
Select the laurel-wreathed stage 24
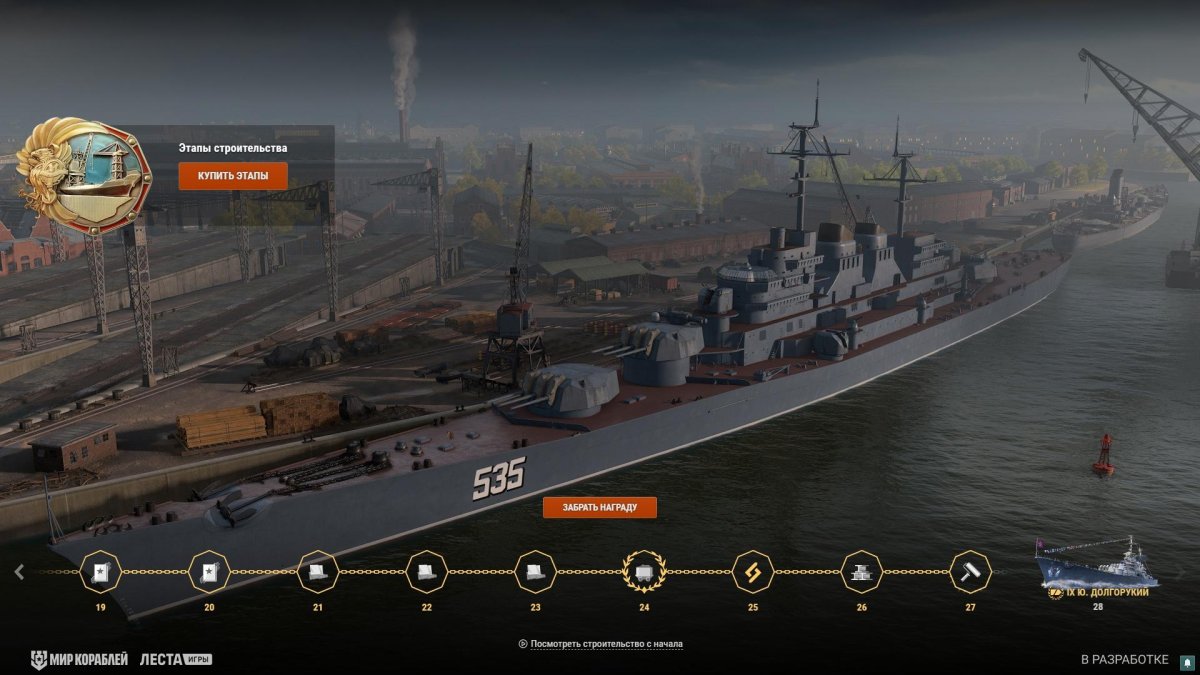644,572
